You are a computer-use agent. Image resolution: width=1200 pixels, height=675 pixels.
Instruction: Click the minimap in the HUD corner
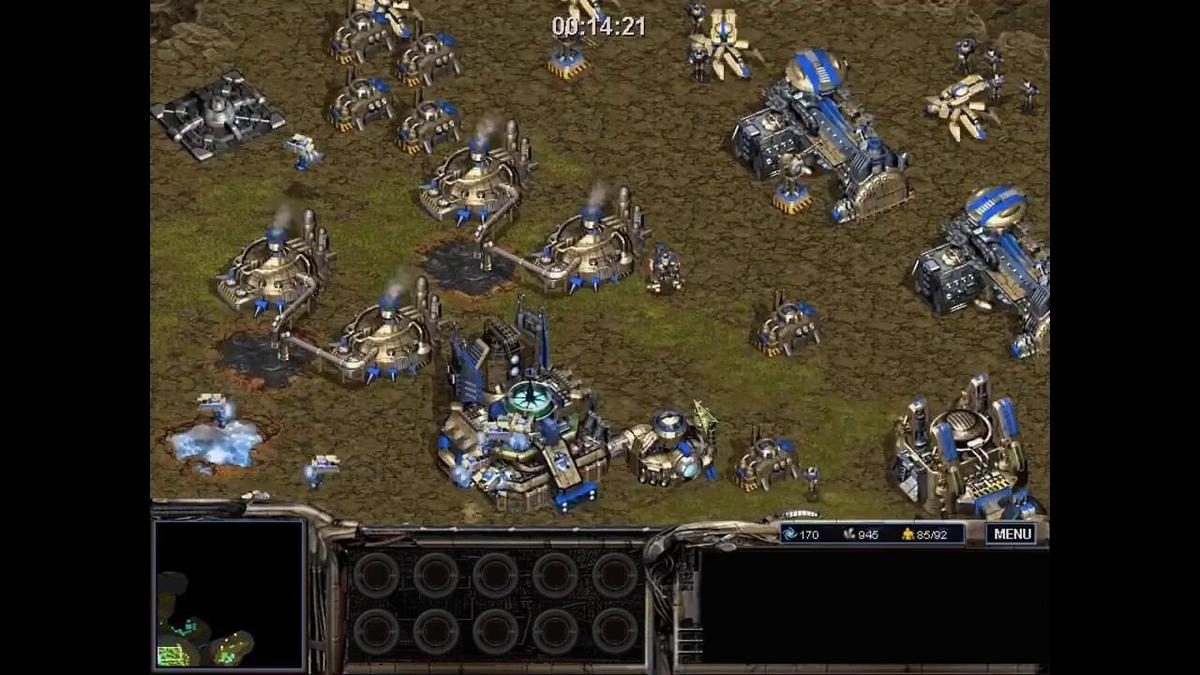[x=229, y=594]
